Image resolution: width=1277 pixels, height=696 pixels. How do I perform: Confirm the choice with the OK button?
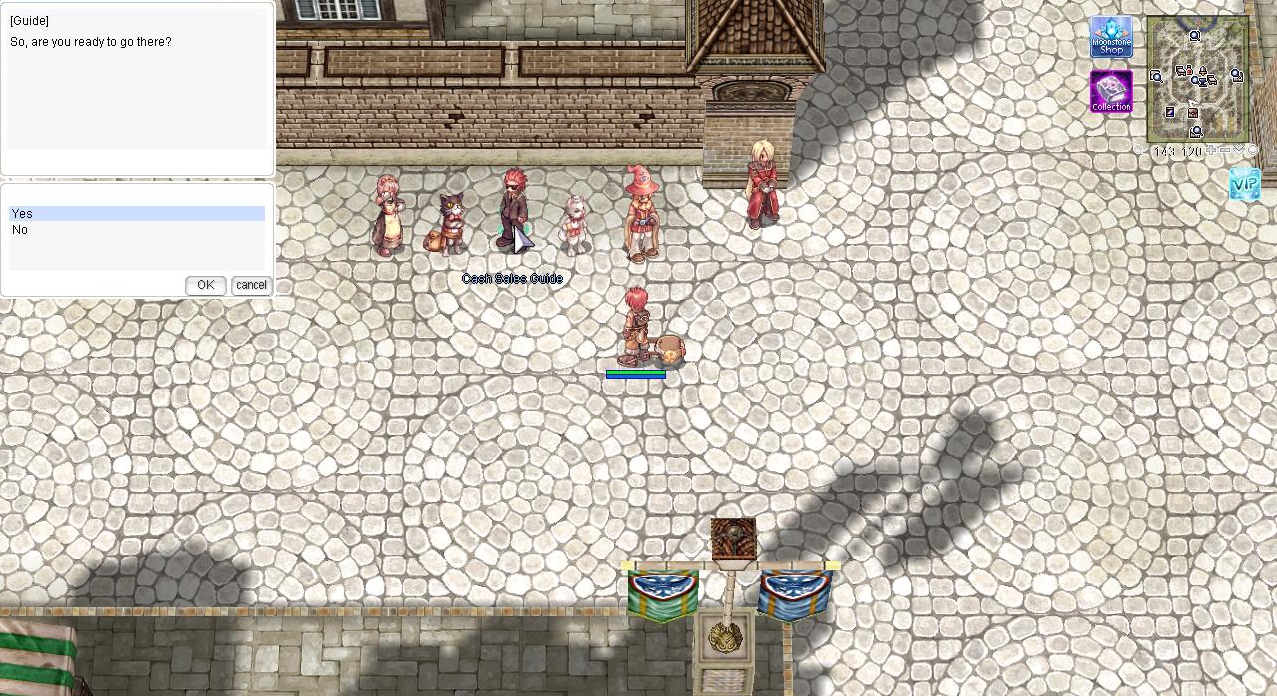(x=205, y=285)
